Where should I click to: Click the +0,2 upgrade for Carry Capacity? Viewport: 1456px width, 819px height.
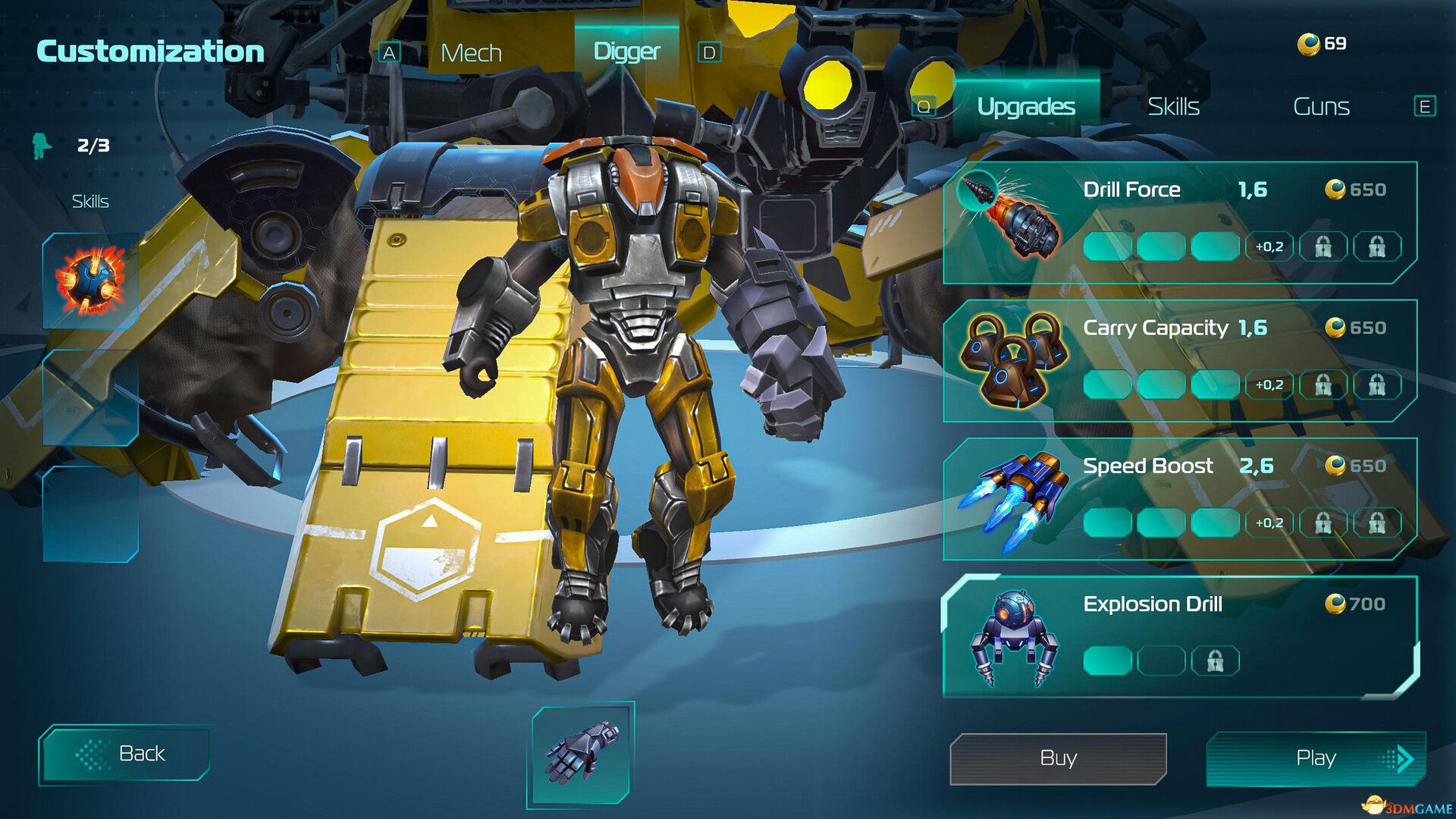[1271, 386]
